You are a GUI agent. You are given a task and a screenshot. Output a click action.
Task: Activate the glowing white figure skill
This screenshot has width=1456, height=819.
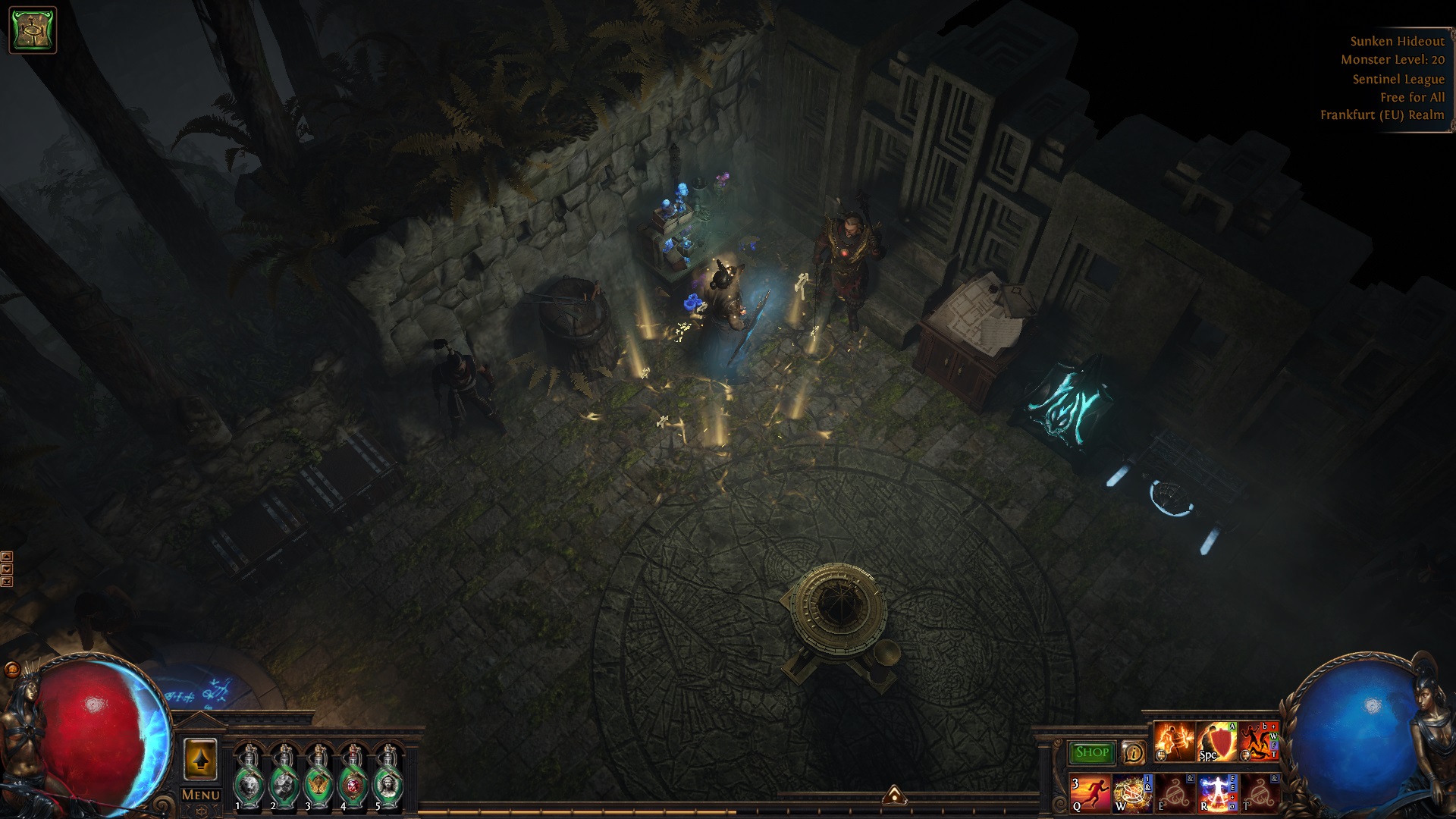[x=1216, y=793]
